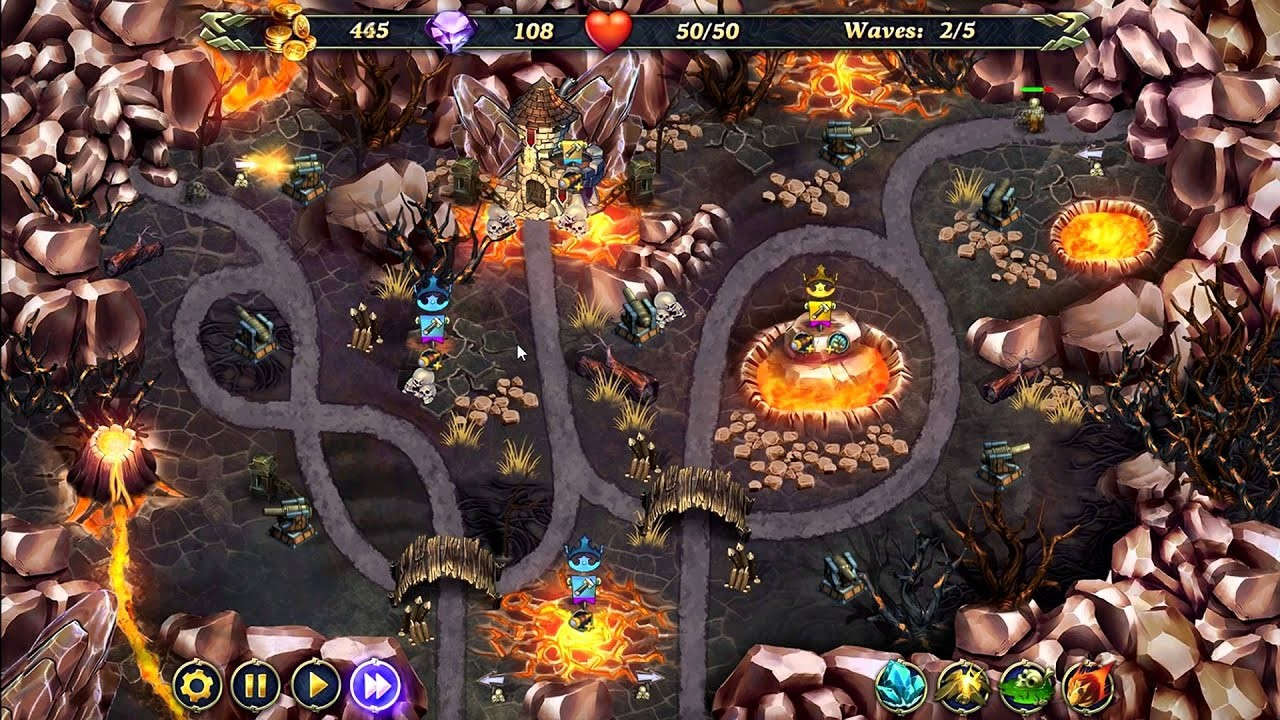Pause the game with pause button
This screenshot has width=1280, height=720.
255,687
